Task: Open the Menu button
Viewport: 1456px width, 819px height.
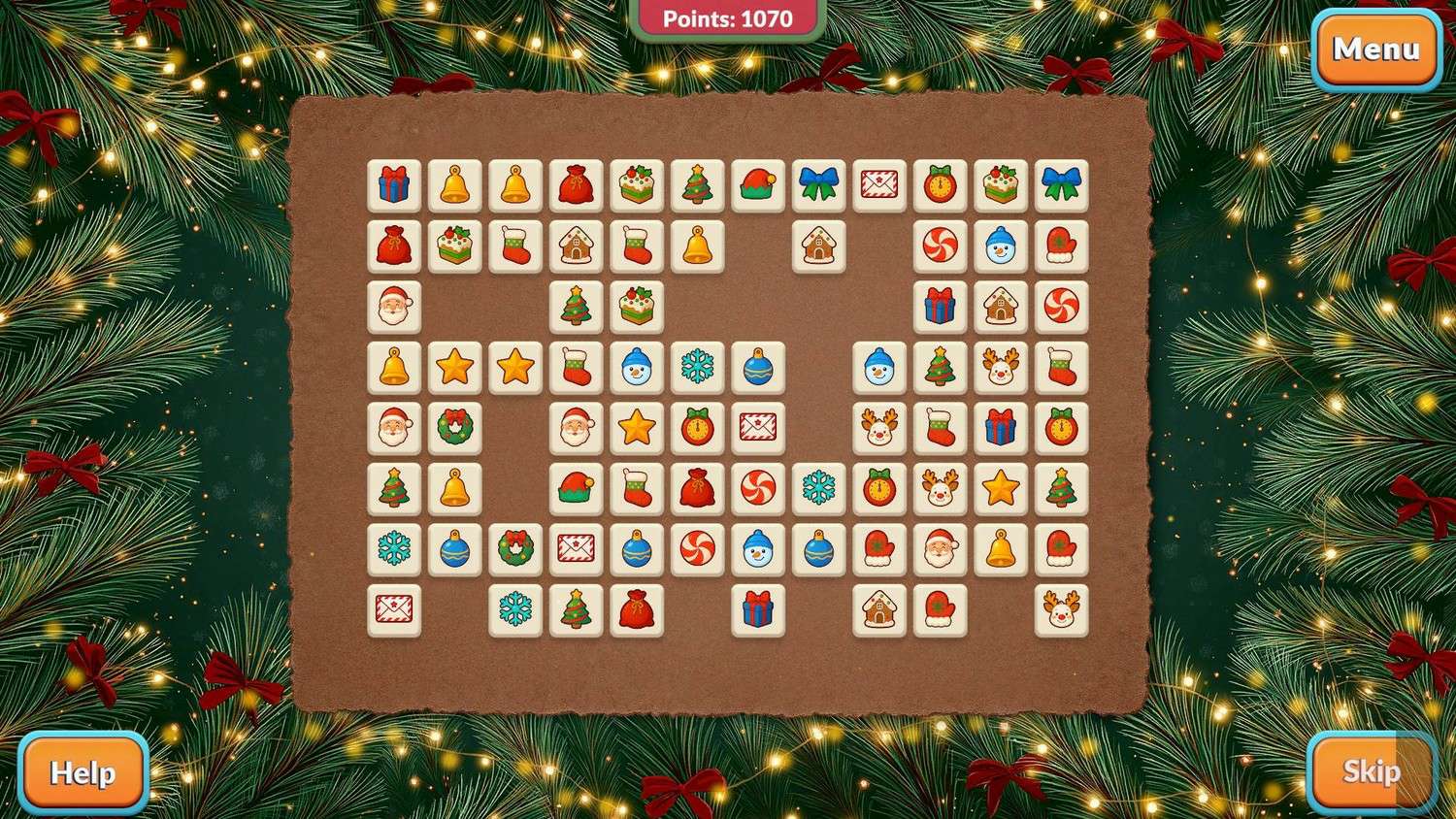Action: click(x=1375, y=49)
